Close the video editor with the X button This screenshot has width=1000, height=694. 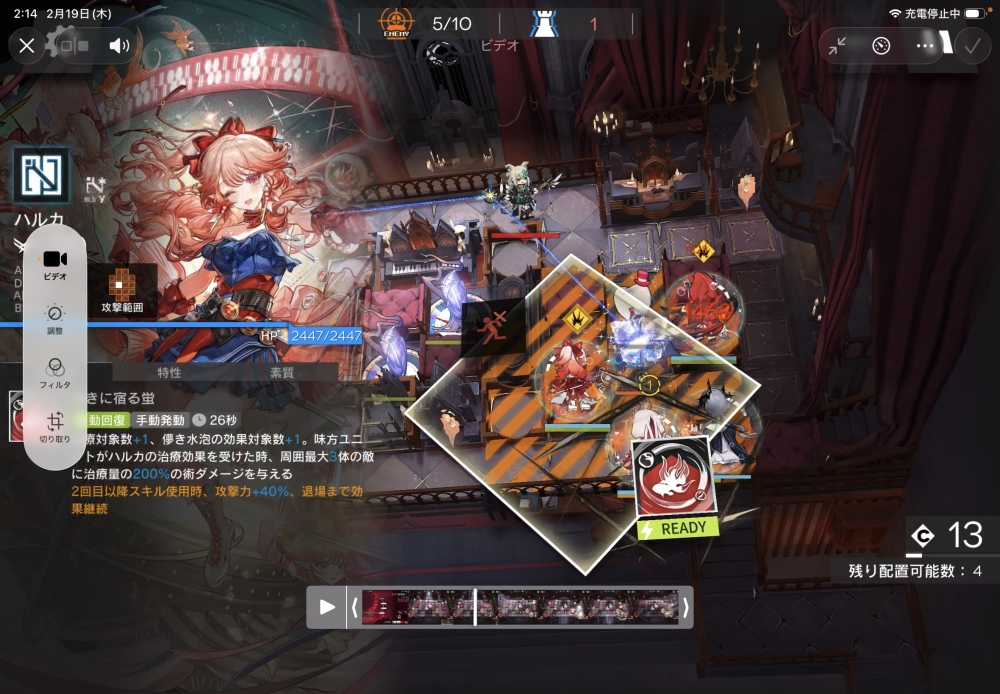(27, 45)
